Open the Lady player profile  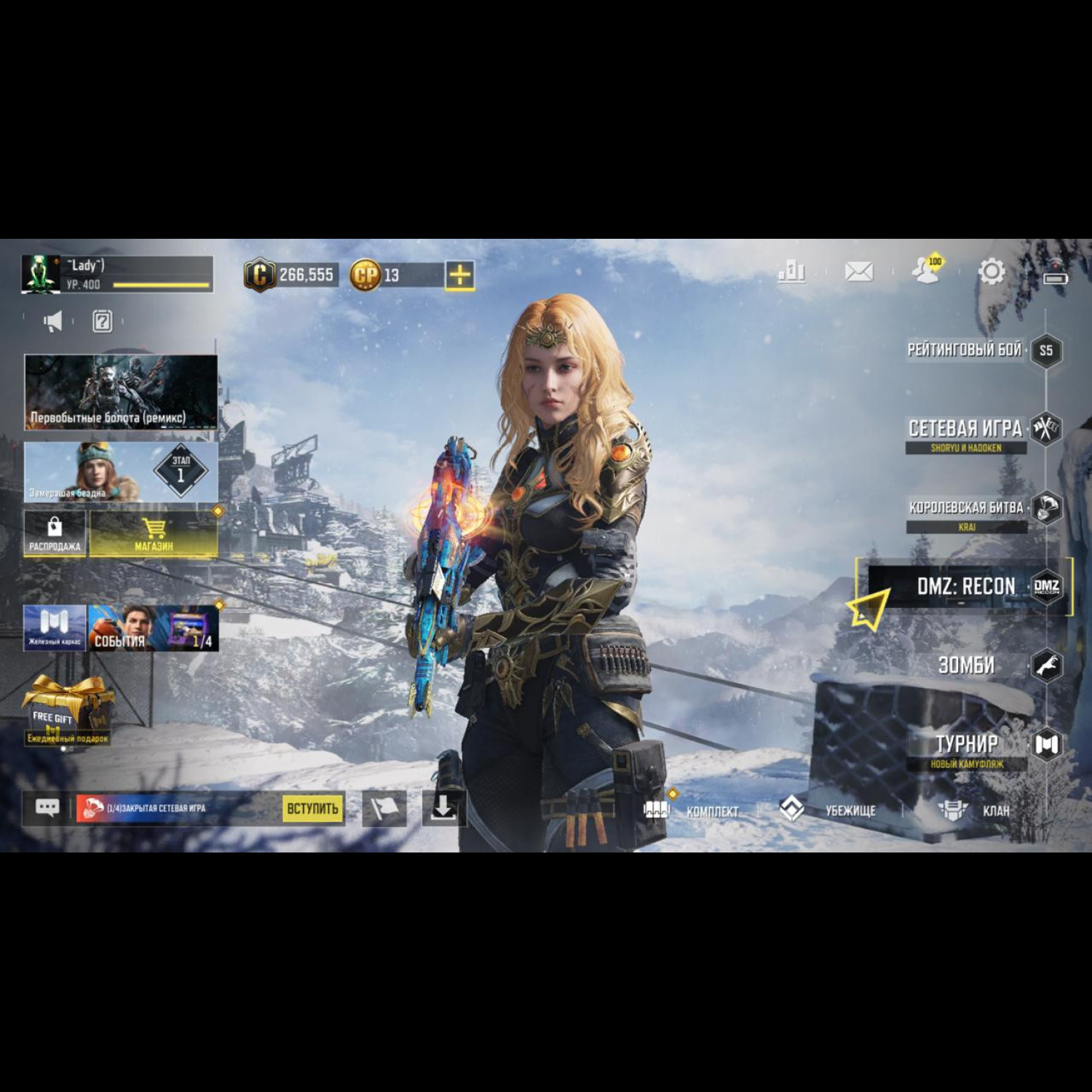tap(116, 274)
